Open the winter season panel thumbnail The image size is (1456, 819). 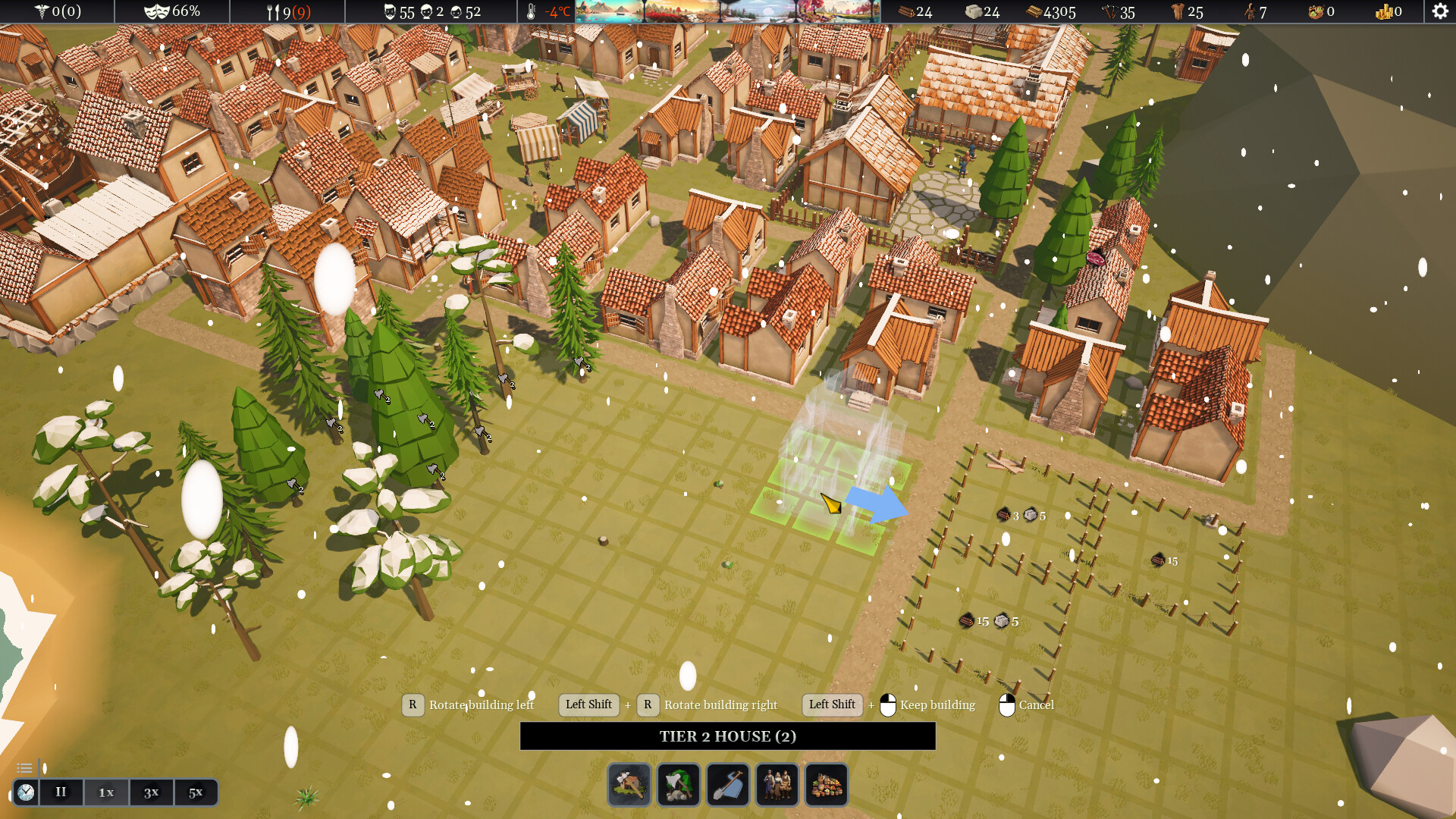point(758,11)
